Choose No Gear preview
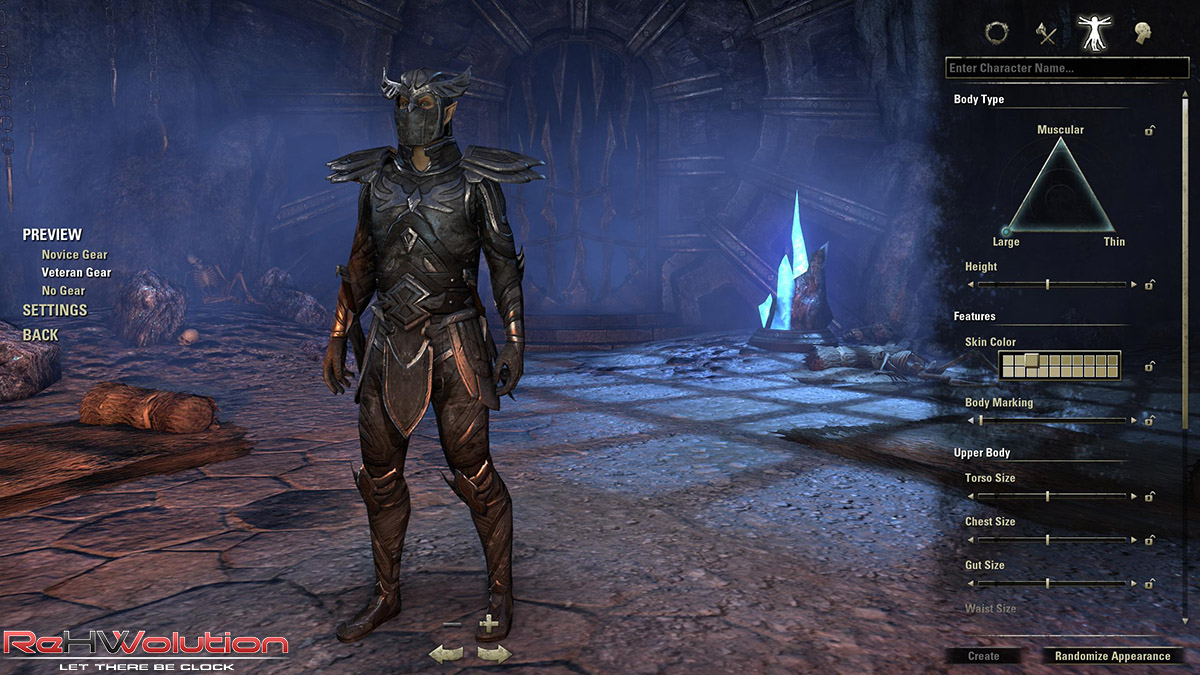This screenshot has width=1200, height=675. coord(63,291)
